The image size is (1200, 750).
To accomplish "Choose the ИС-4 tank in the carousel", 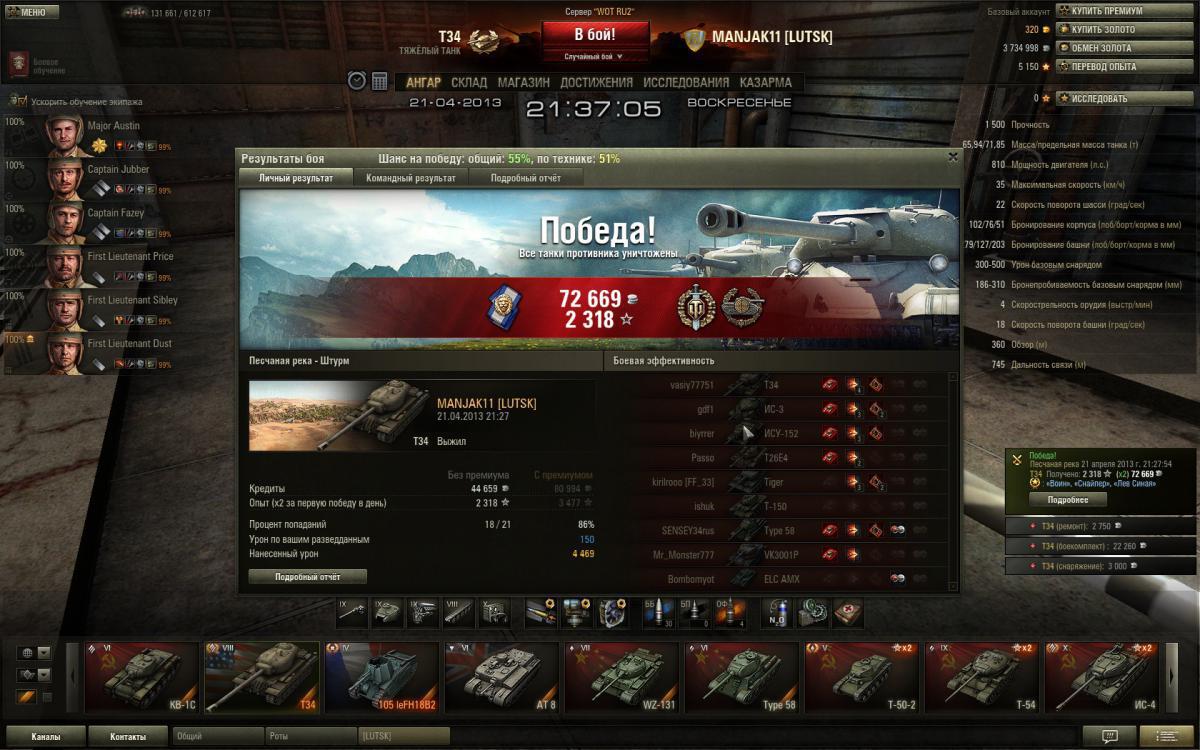I will click(x=1100, y=678).
